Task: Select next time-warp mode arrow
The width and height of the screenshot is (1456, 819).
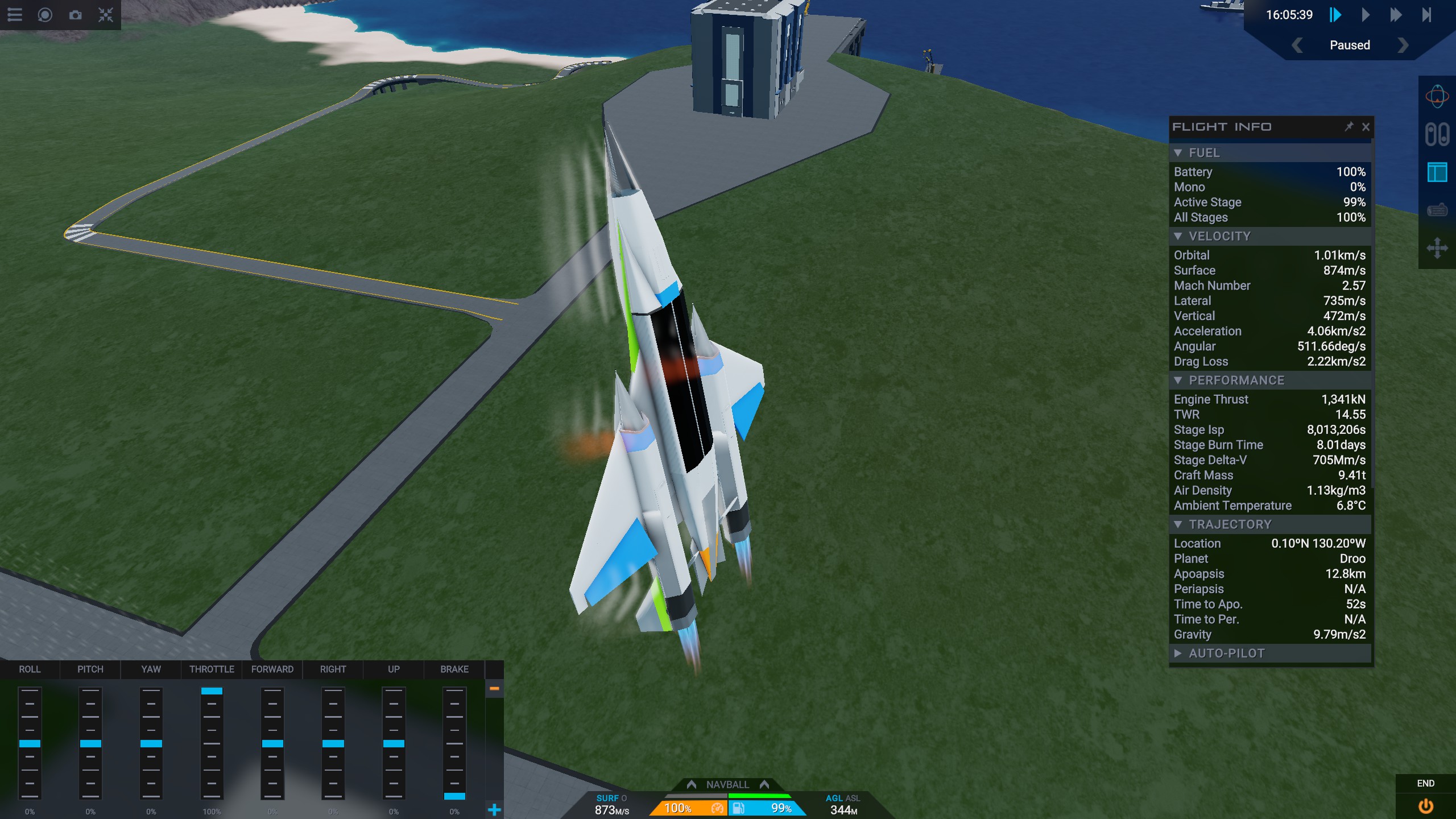Action: coord(1403,45)
